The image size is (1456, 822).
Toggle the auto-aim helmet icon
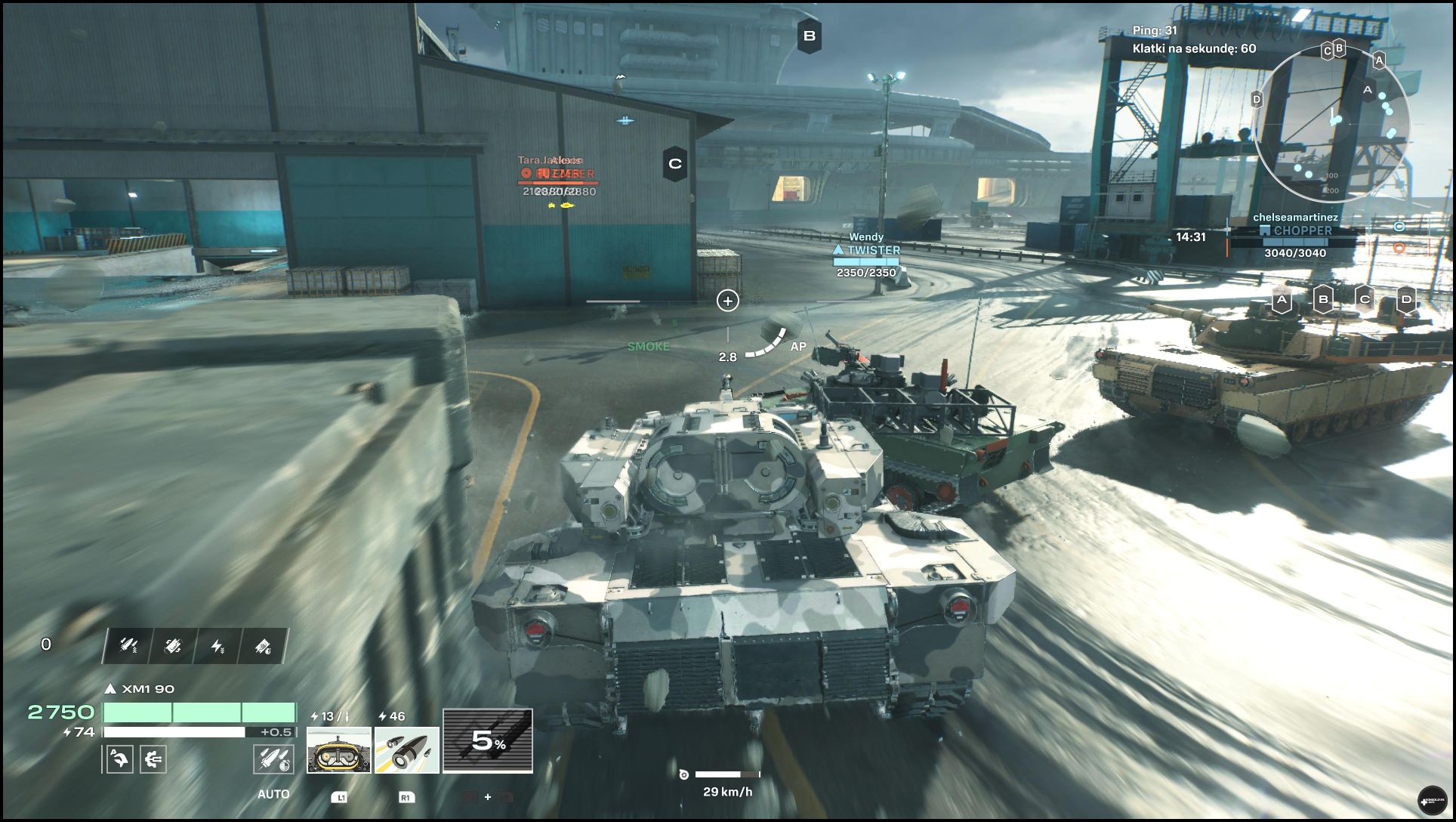[x=120, y=759]
